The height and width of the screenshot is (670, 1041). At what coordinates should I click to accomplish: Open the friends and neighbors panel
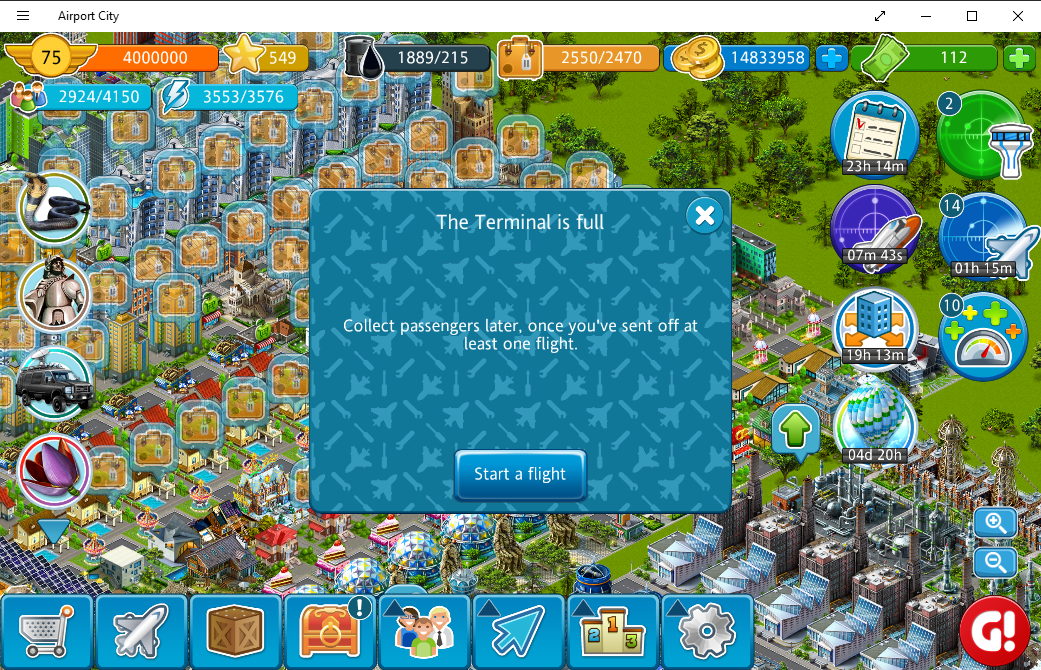[424, 632]
